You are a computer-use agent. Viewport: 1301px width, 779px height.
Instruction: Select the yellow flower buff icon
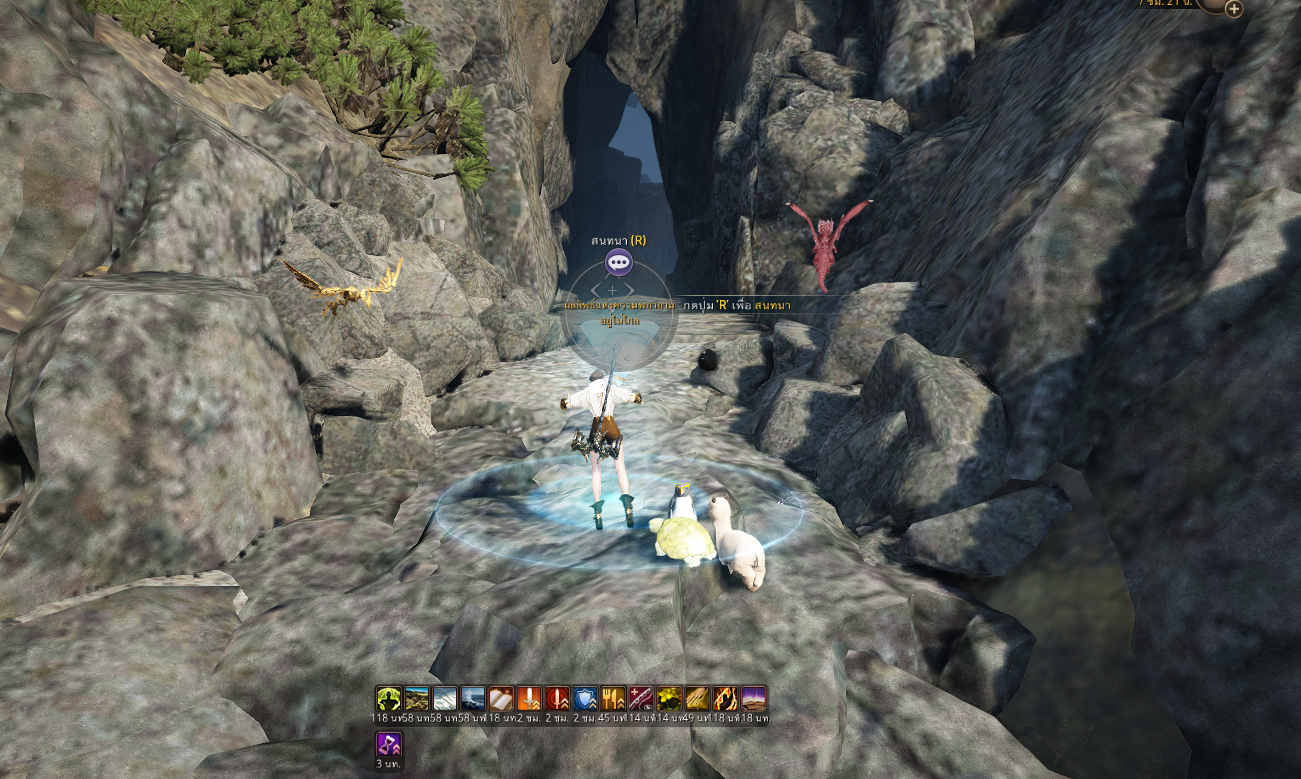click(669, 698)
